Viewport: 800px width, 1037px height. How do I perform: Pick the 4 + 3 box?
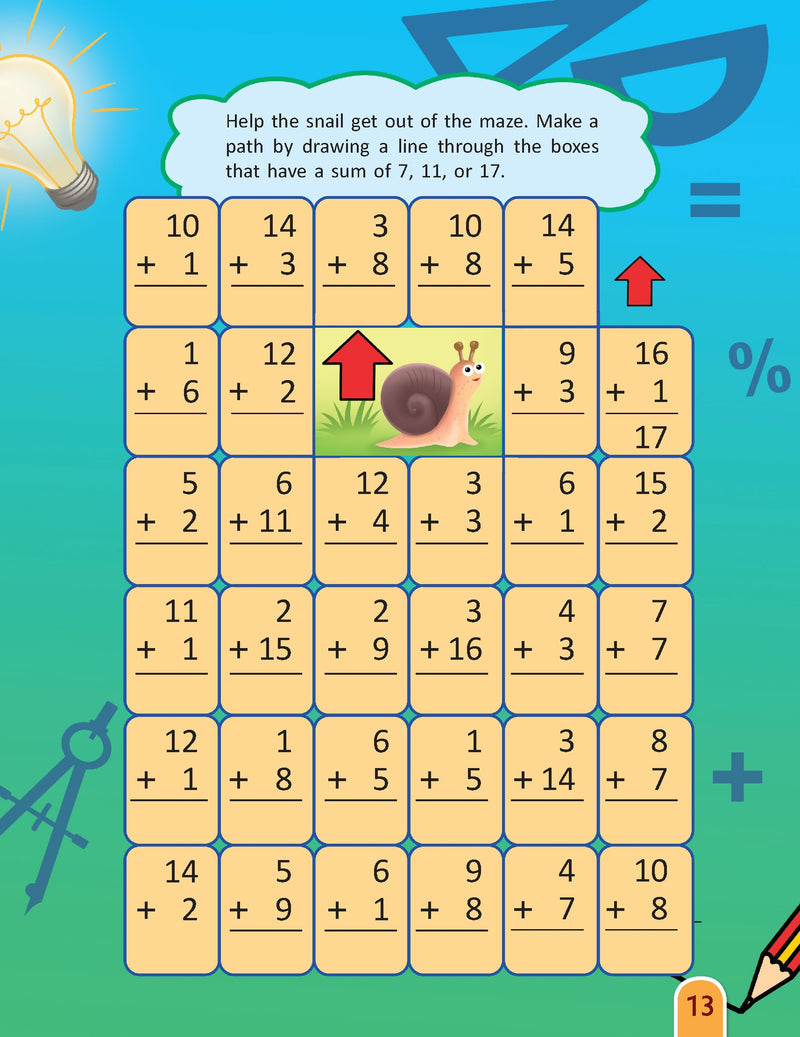(551, 649)
